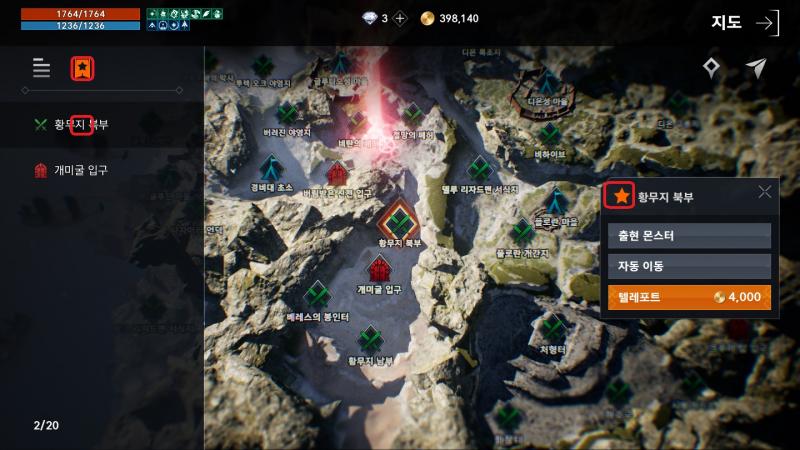Image resolution: width=800 pixels, height=450 pixels.
Task: Exit the map via 지도 arrow button
Action: (x=767, y=23)
